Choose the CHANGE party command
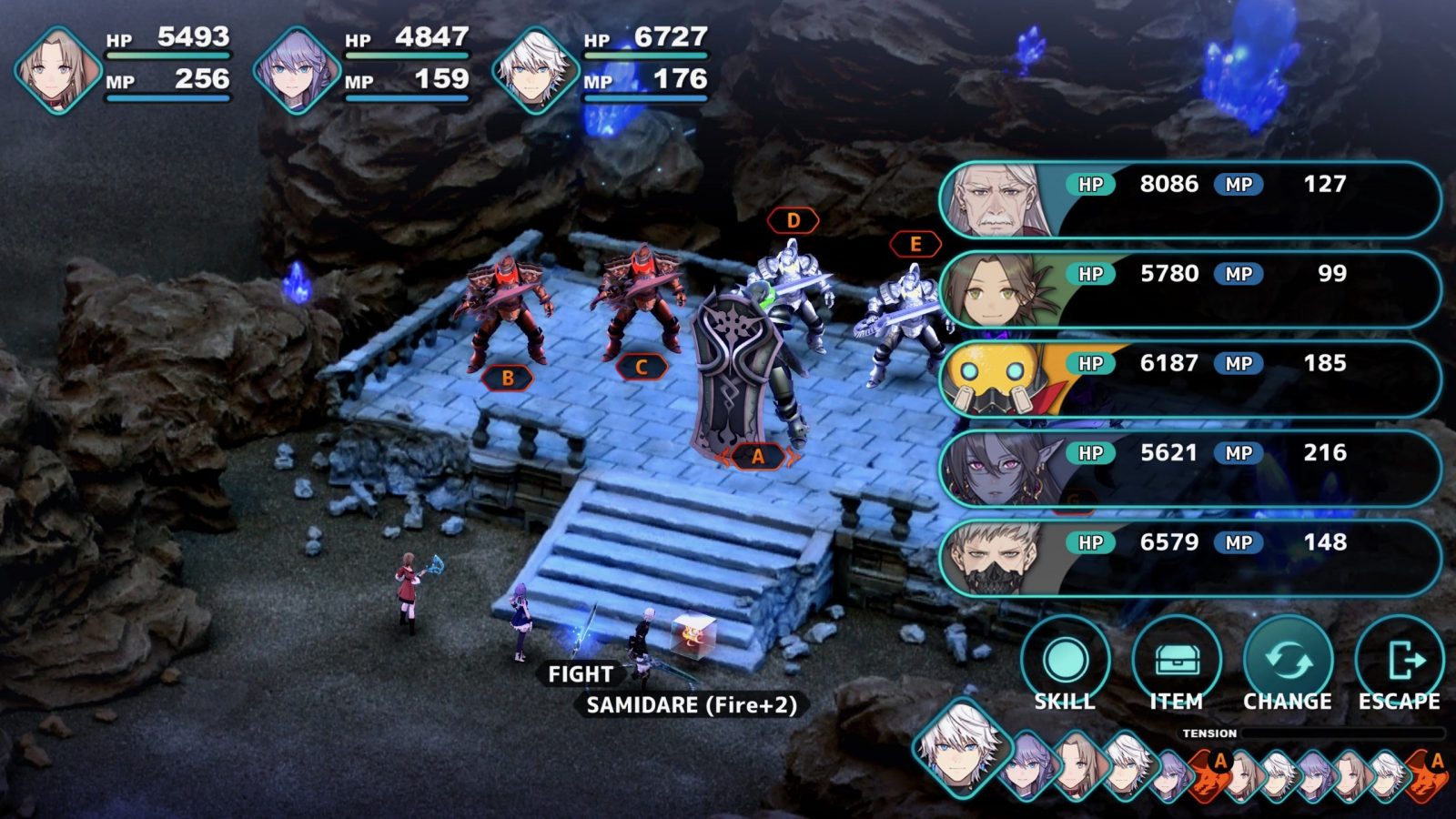This screenshot has height=819, width=1456. click(x=1288, y=663)
